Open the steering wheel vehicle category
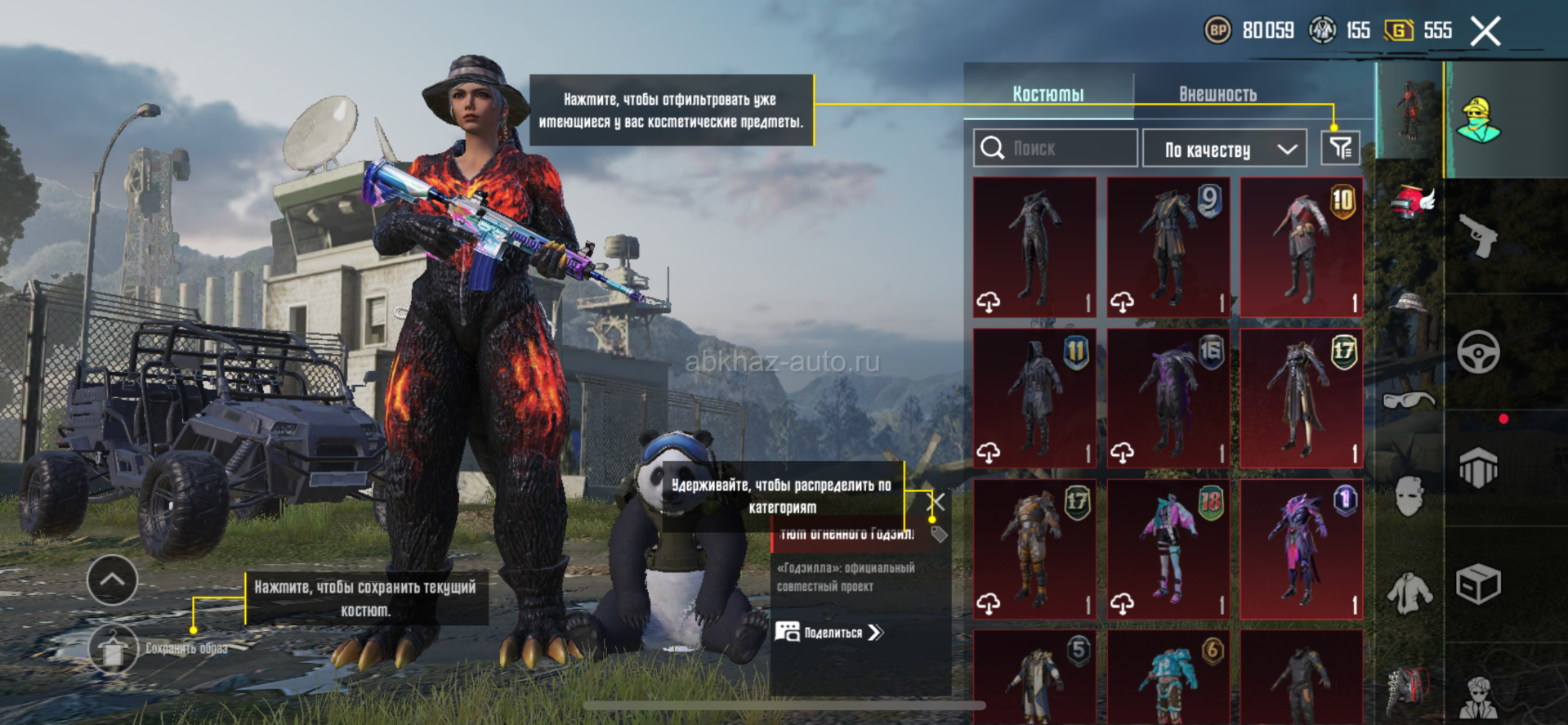 coord(1478,352)
